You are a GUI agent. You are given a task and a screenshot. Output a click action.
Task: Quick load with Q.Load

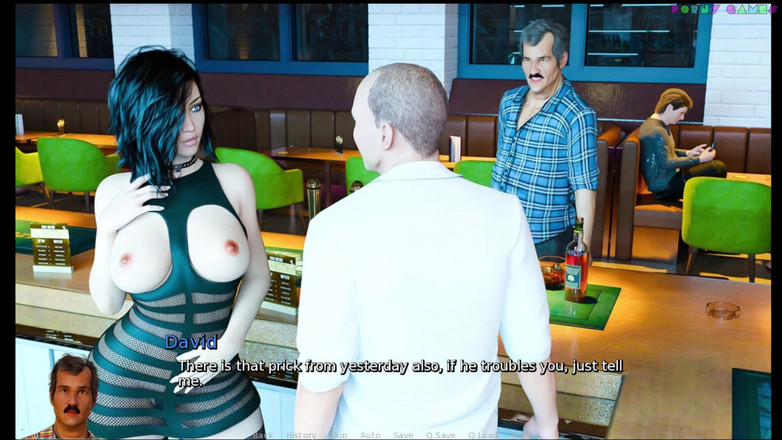pyautogui.click(x=482, y=435)
